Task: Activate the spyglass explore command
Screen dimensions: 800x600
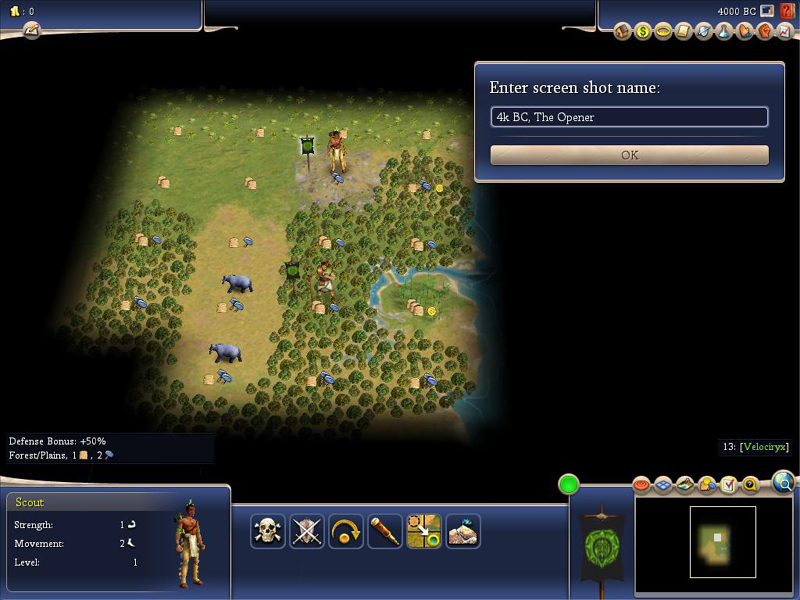Action: point(385,531)
